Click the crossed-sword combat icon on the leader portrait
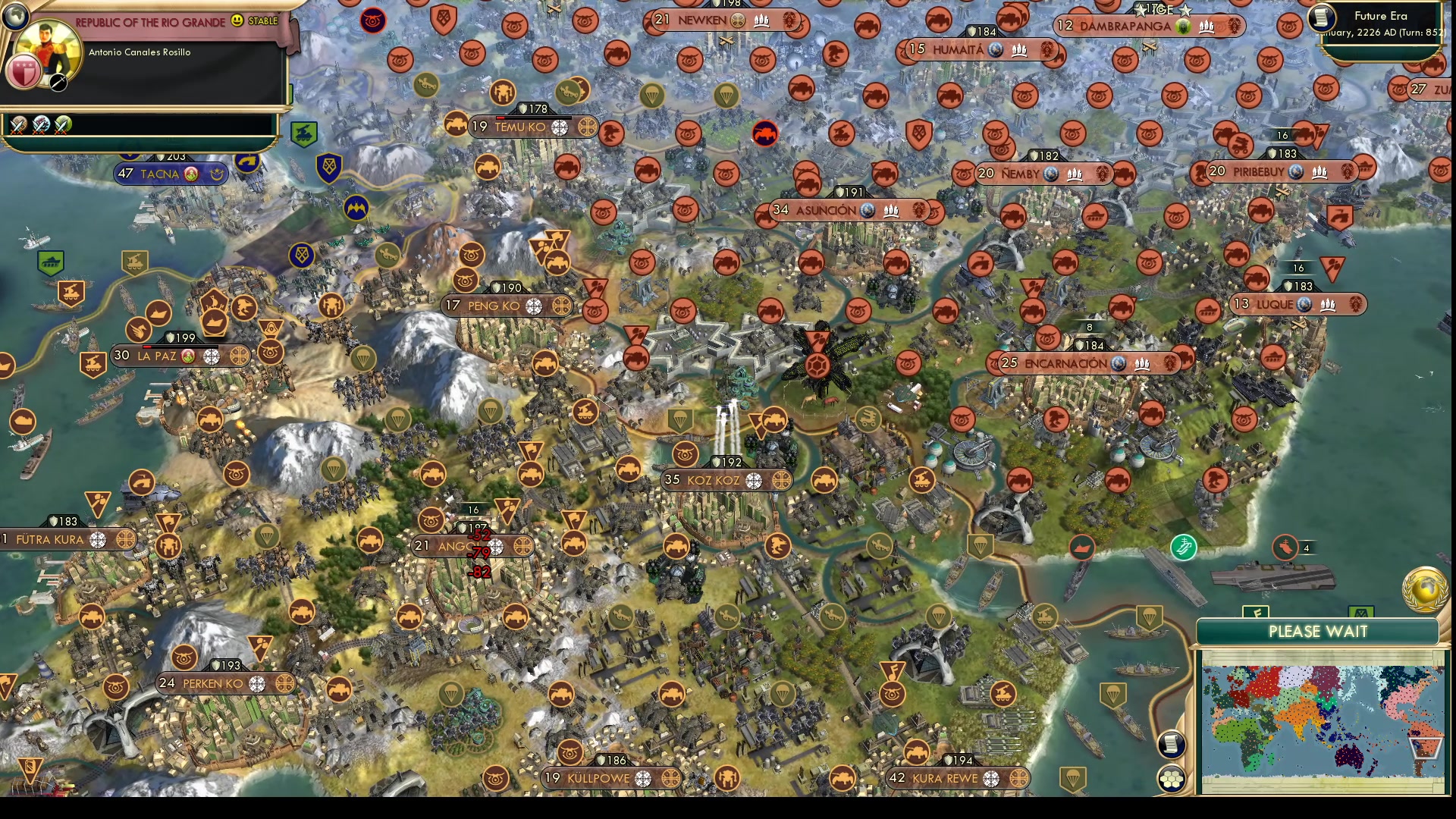 [58, 83]
